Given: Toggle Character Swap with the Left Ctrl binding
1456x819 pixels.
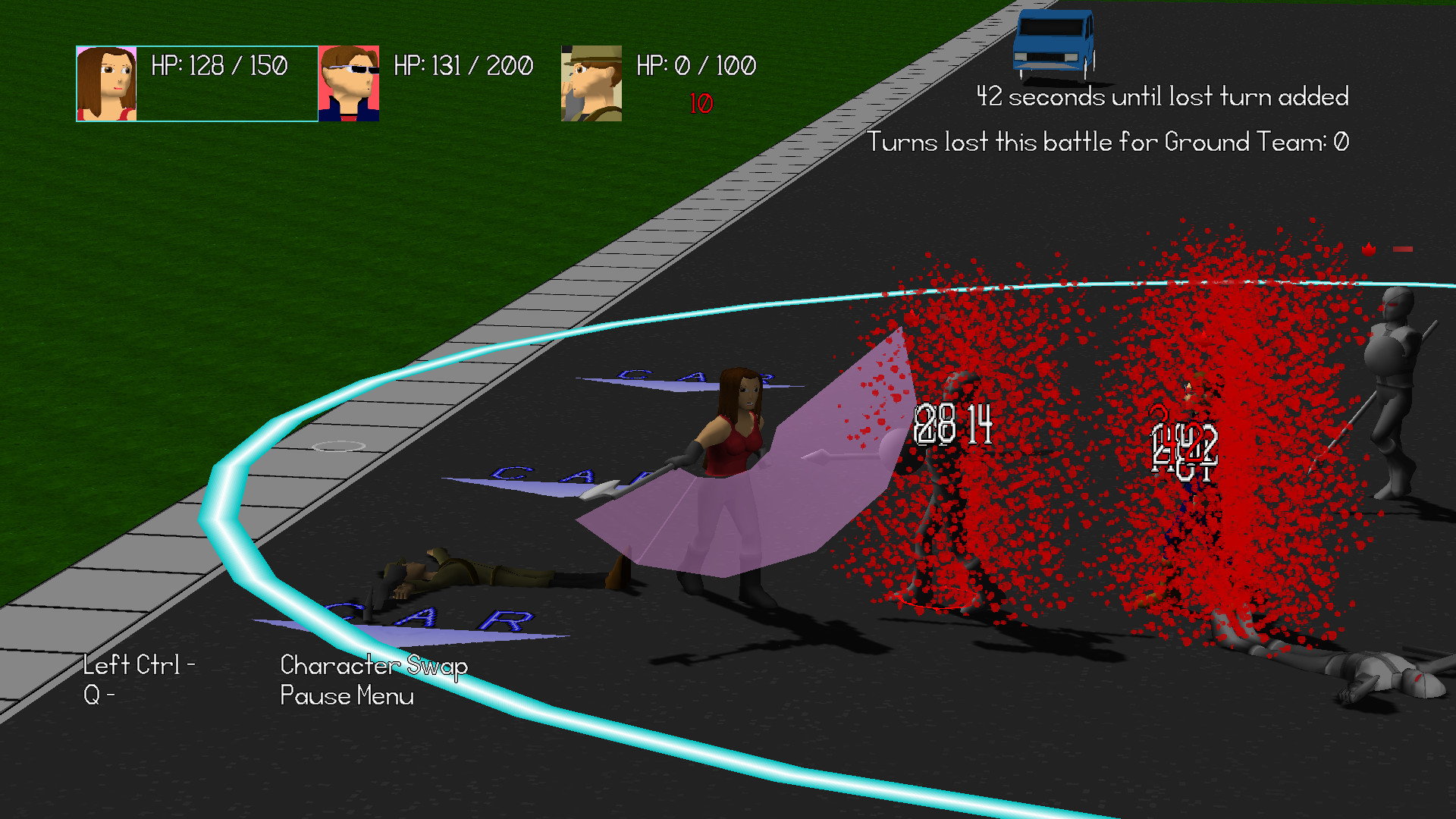Looking at the screenshot, I should point(140,667).
